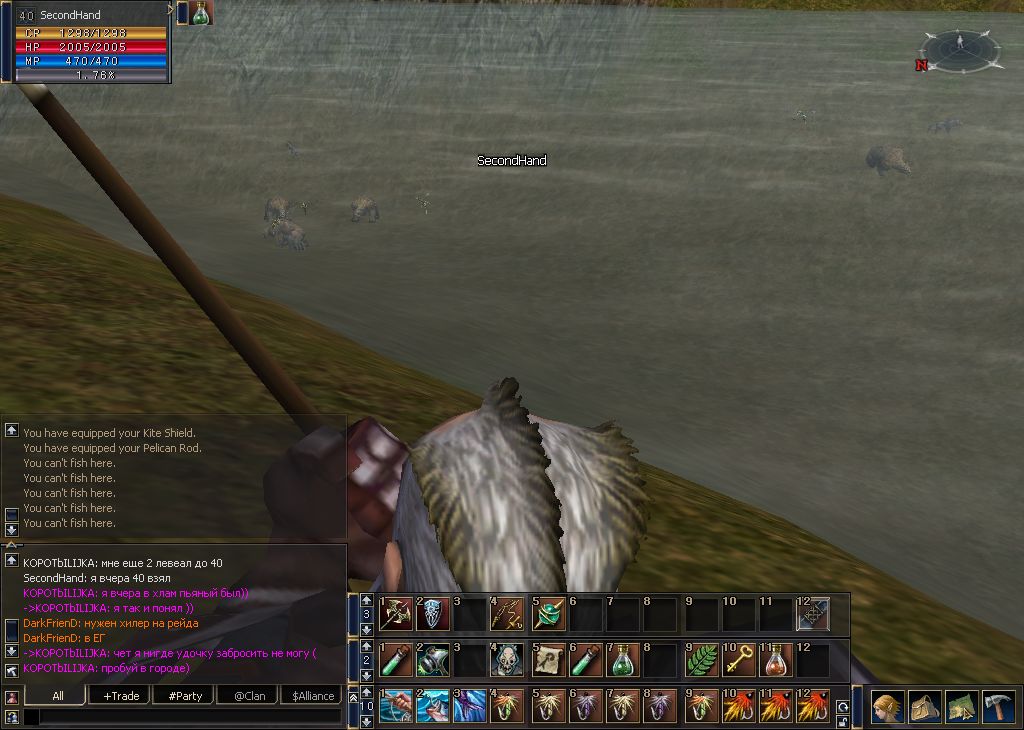Open the map icon in the menu bar
Image resolution: width=1024 pixels, height=730 pixels.
[961, 706]
